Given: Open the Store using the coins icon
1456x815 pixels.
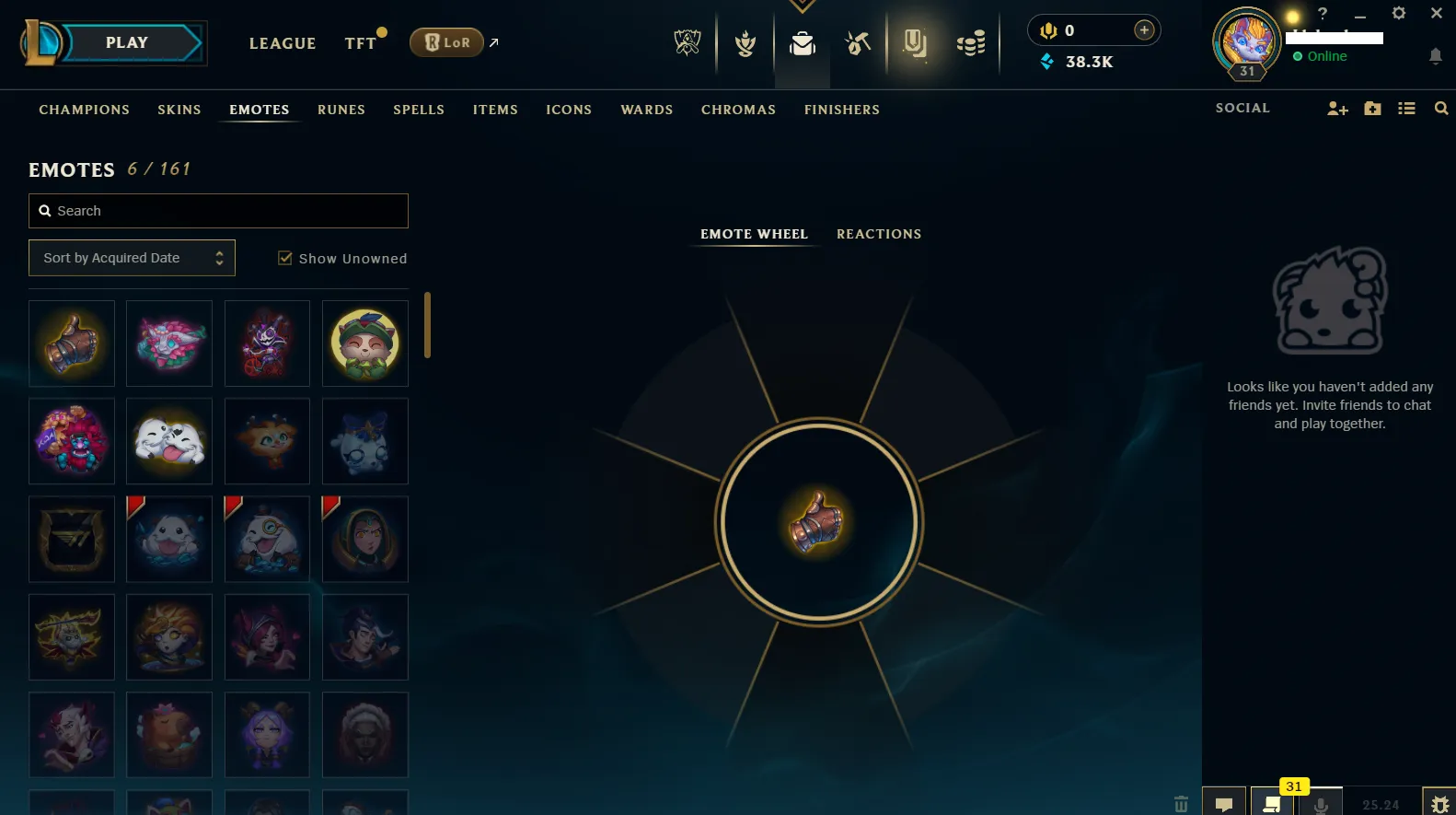Looking at the screenshot, I should (x=970, y=42).
